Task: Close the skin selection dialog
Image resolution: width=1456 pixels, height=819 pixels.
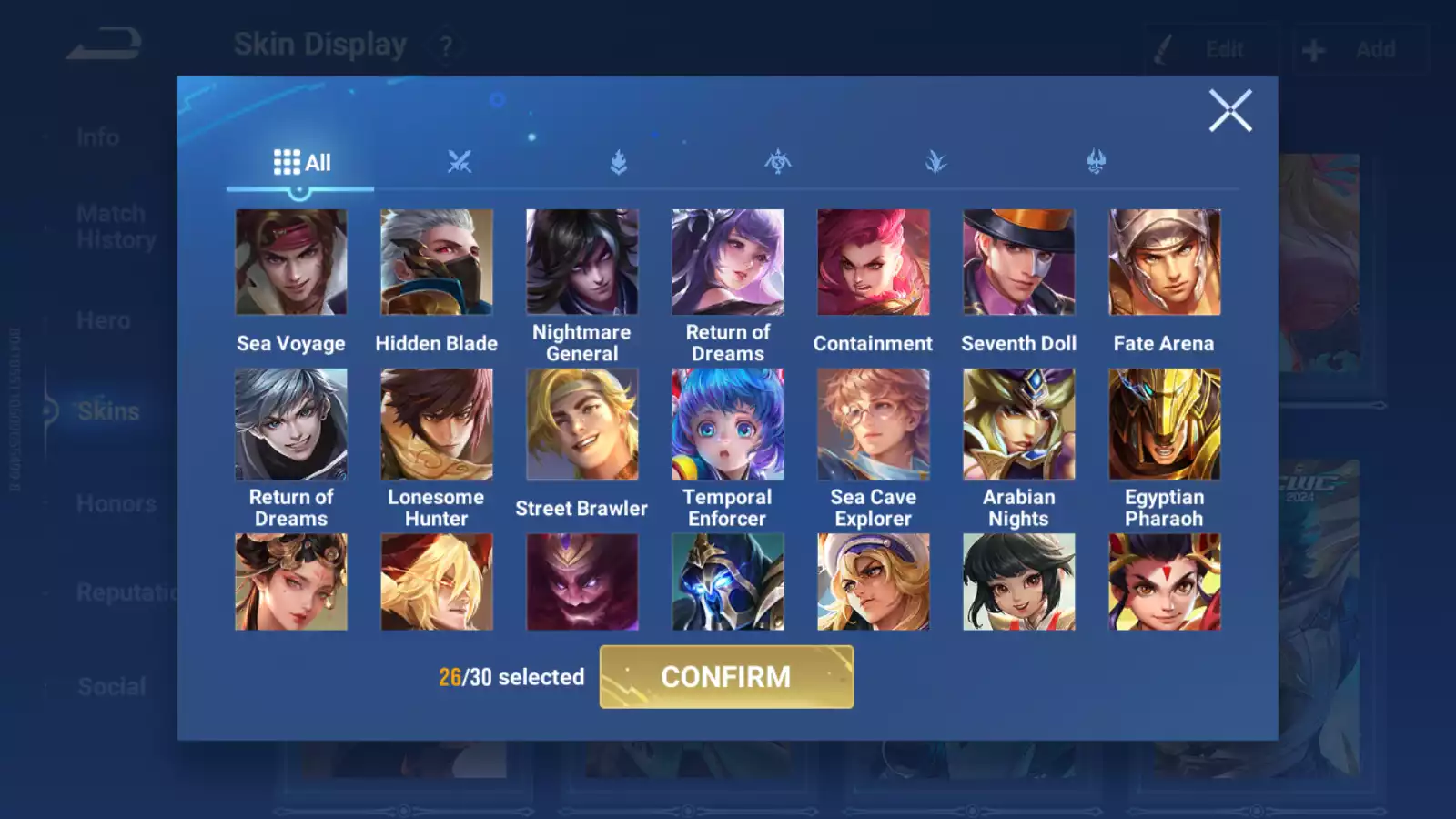Action: [x=1230, y=111]
